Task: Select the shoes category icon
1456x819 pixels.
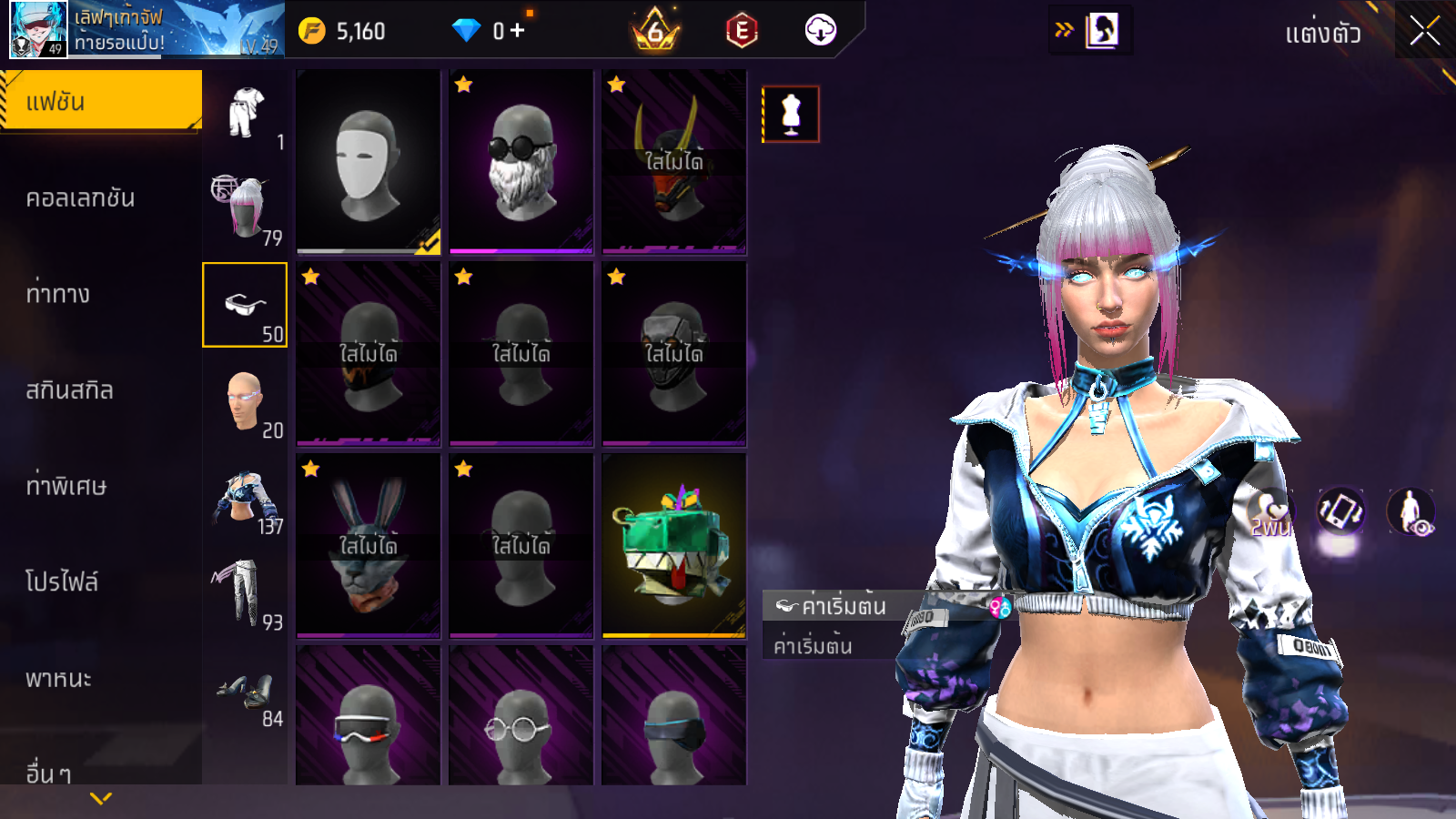Action: (246, 695)
